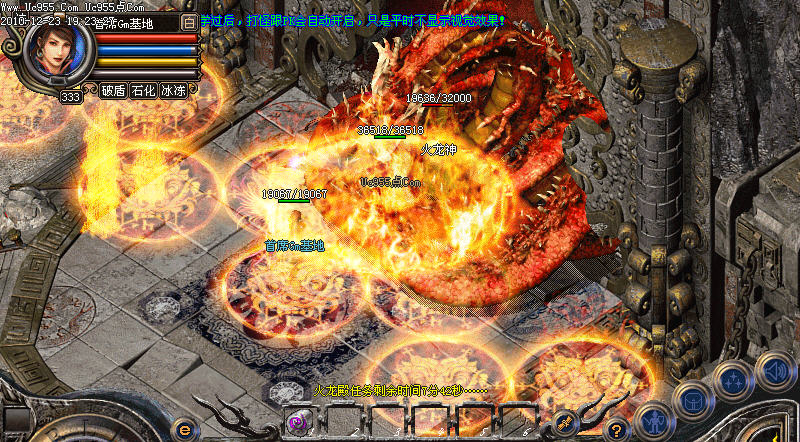Open the help question mark button
This screenshot has width=800, height=442.
click(x=618, y=426)
